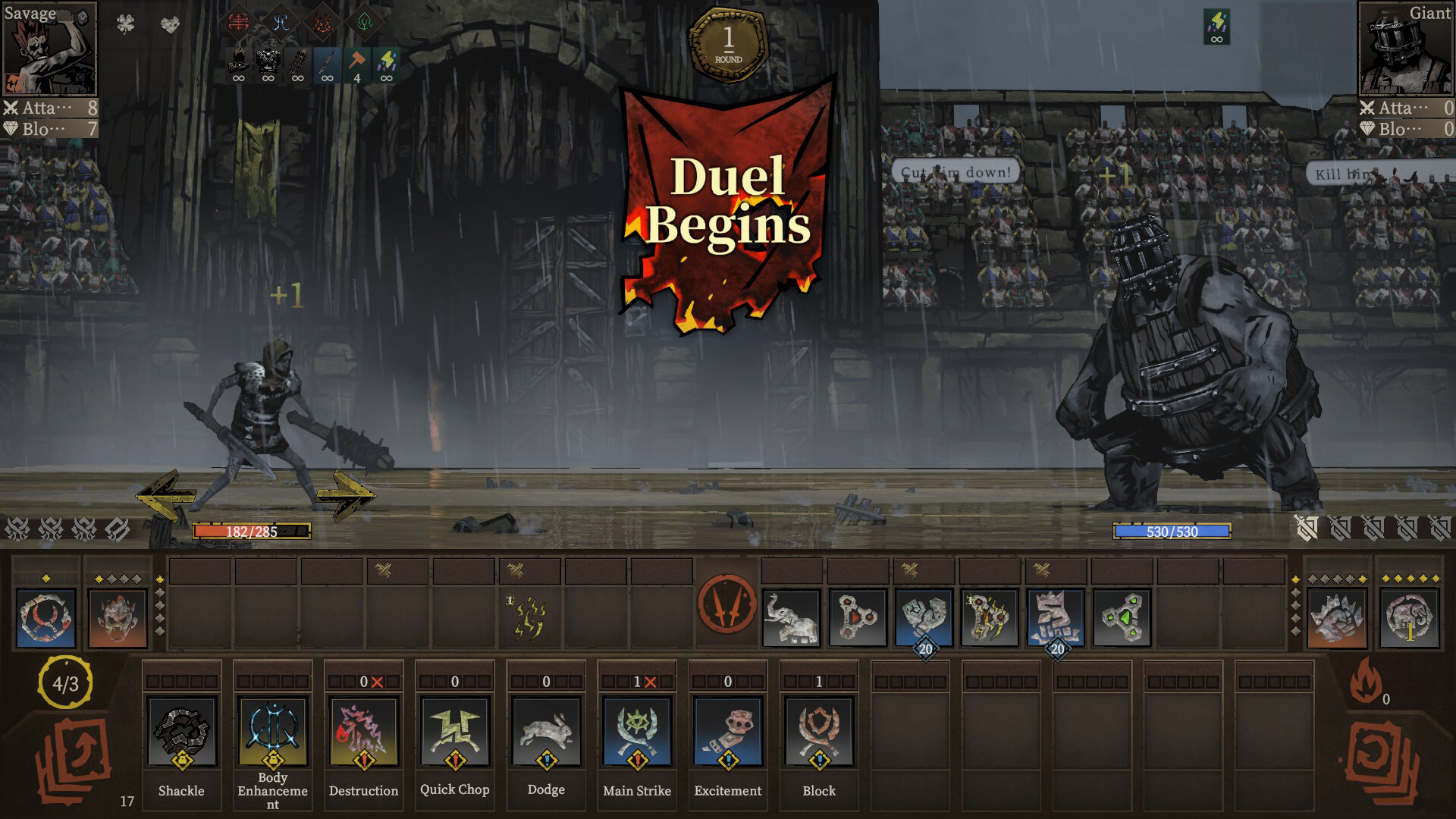Viewport: 1456px width, 819px height.
Task: Click the blue H rune icon
Action: 281,23
